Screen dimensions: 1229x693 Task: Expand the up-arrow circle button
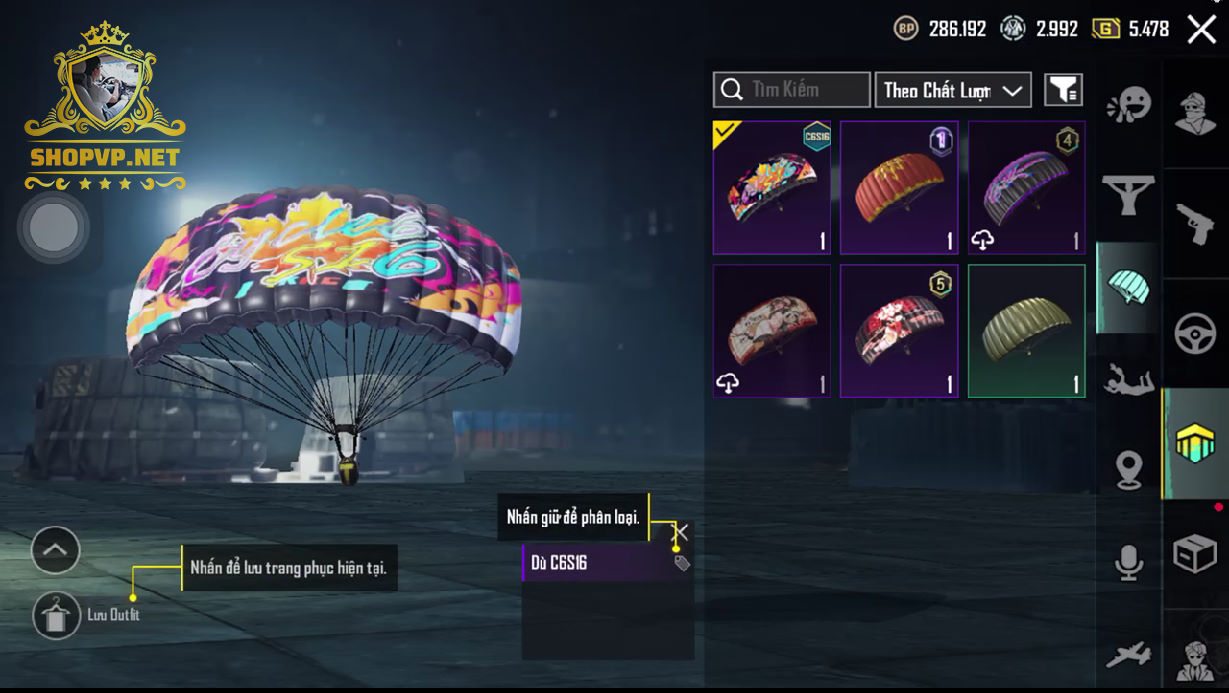[55, 550]
